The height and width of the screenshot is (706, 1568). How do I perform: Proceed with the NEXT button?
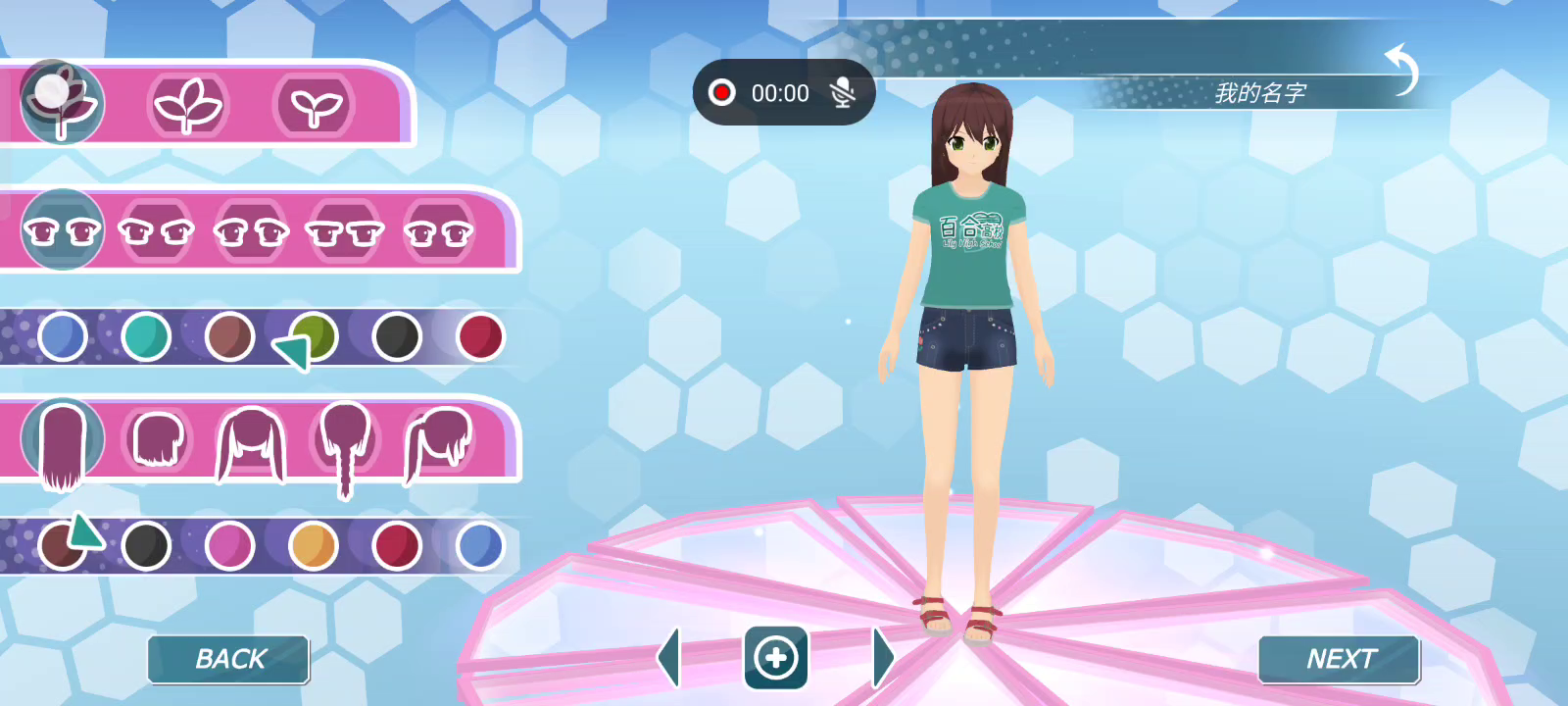(1339, 659)
